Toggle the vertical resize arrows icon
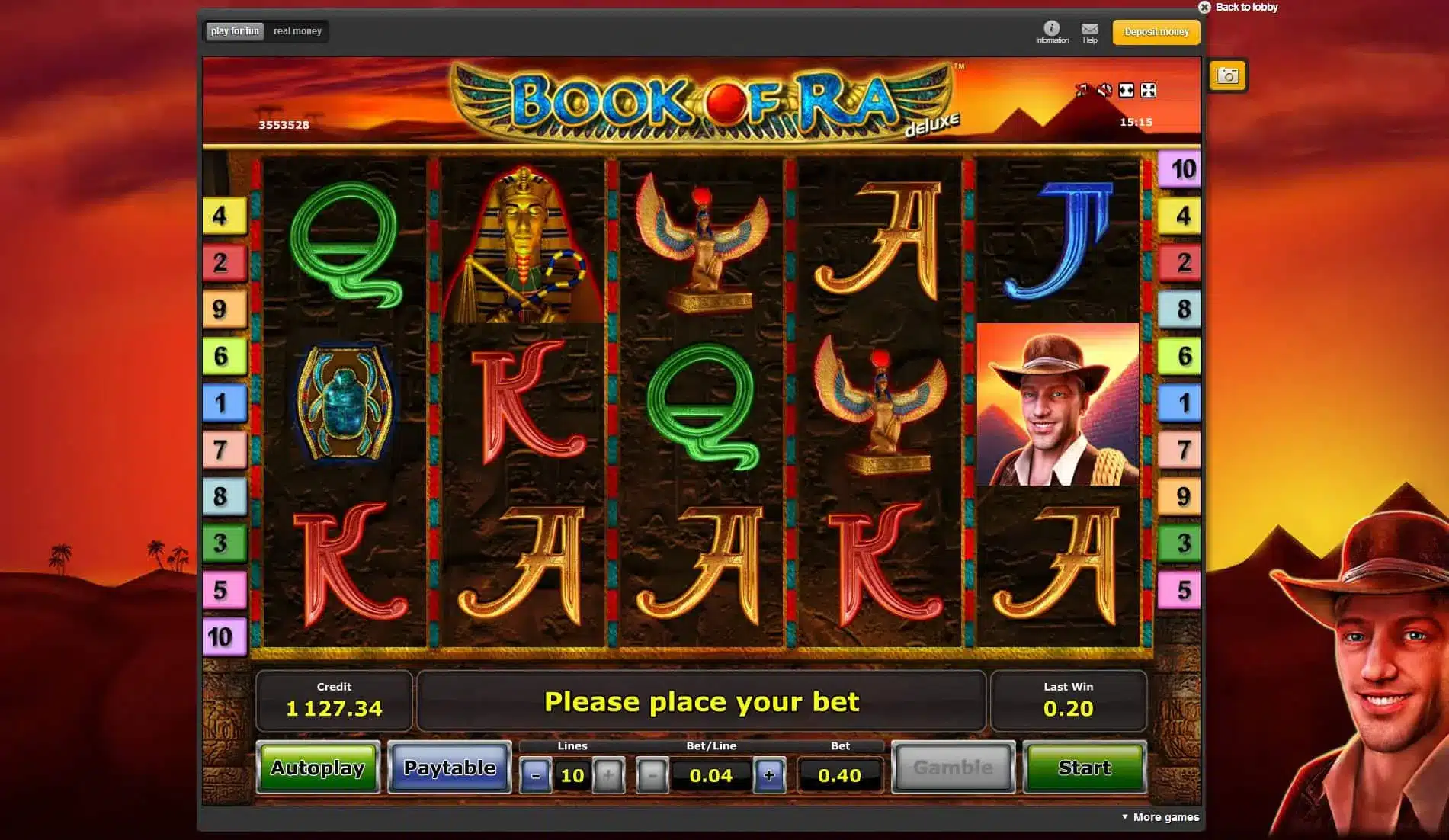 (1125, 90)
